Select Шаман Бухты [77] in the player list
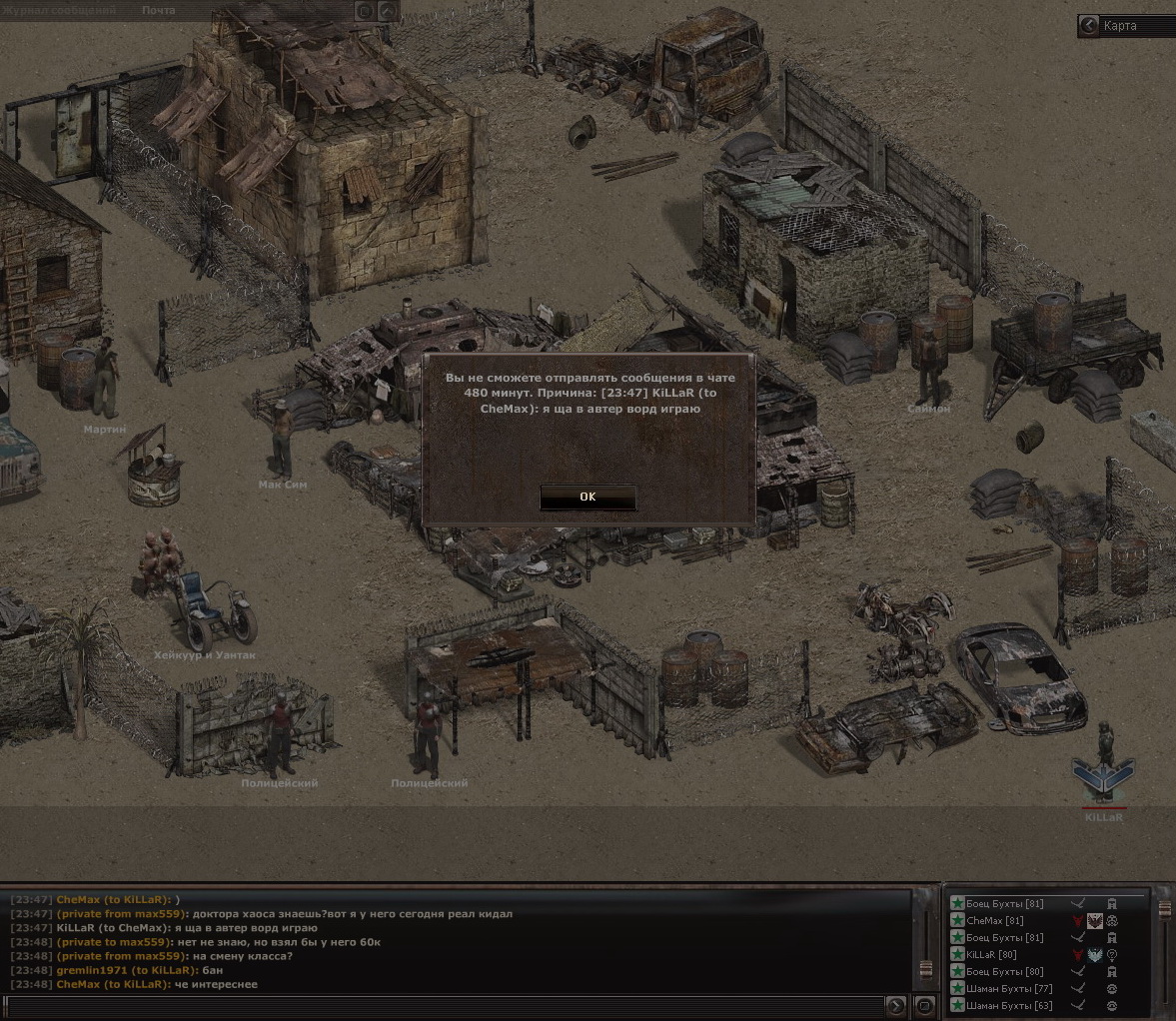The image size is (1176, 1021). (1008, 989)
